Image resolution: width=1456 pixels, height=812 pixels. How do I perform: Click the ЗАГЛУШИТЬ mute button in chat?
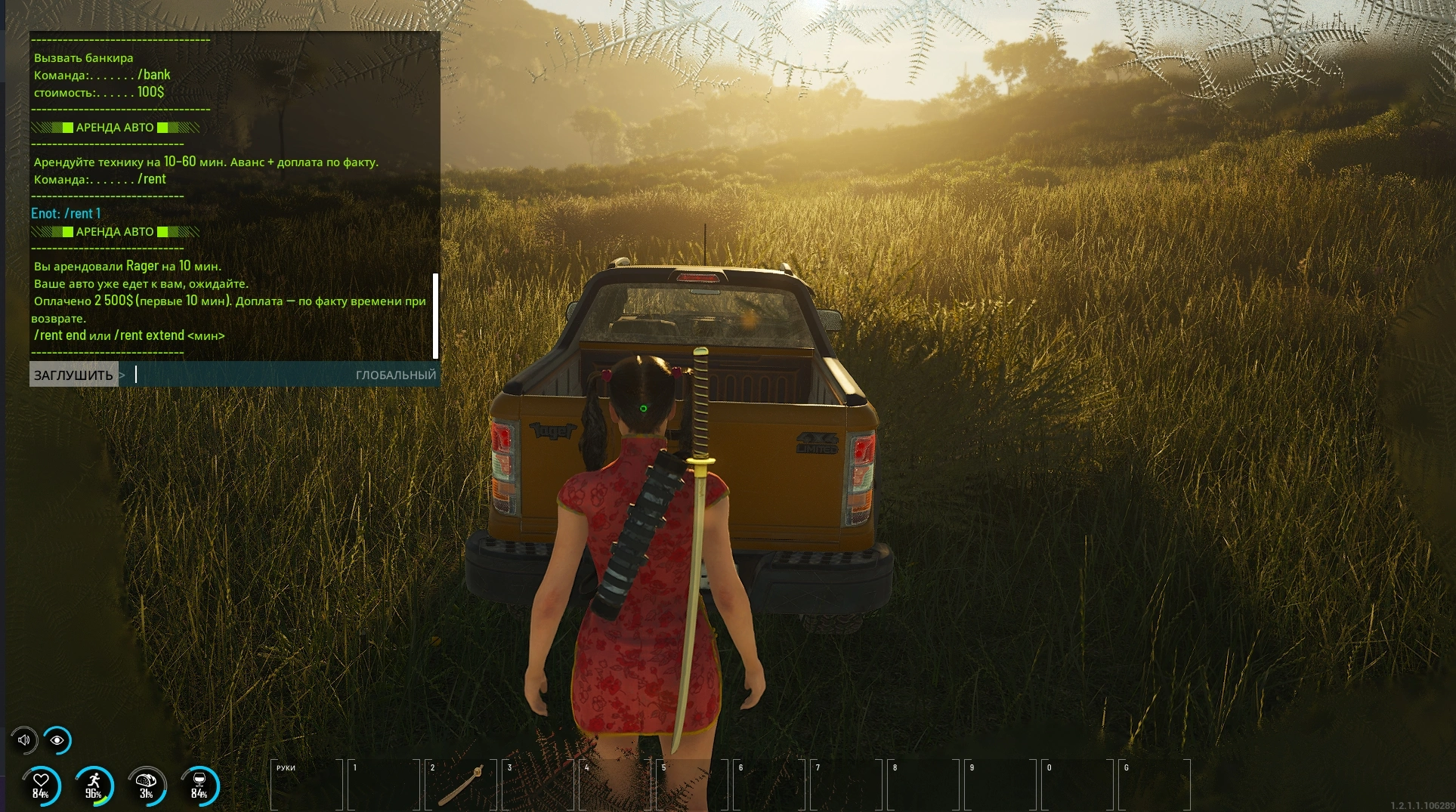[x=73, y=375]
